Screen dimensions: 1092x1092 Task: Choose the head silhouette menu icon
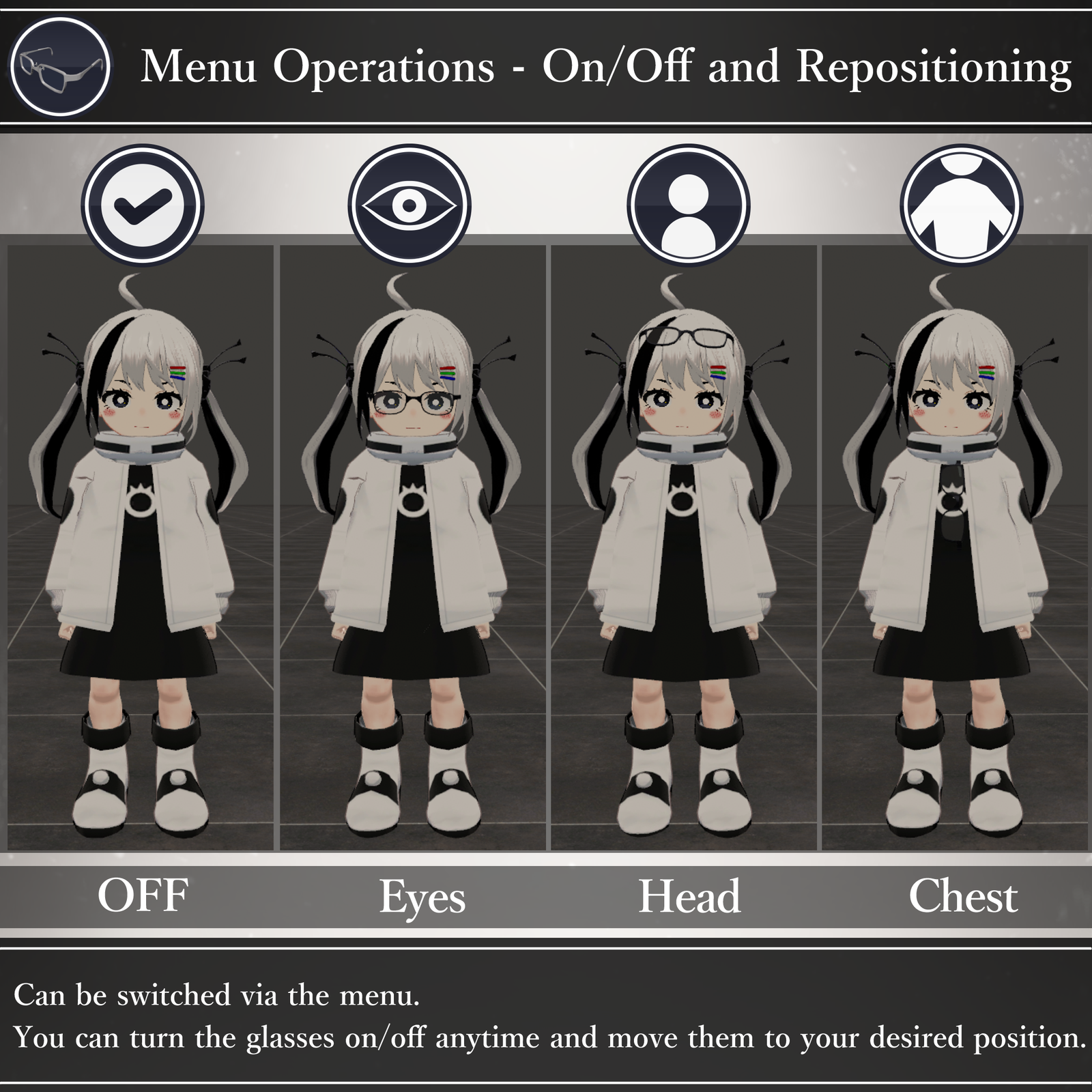(689, 205)
